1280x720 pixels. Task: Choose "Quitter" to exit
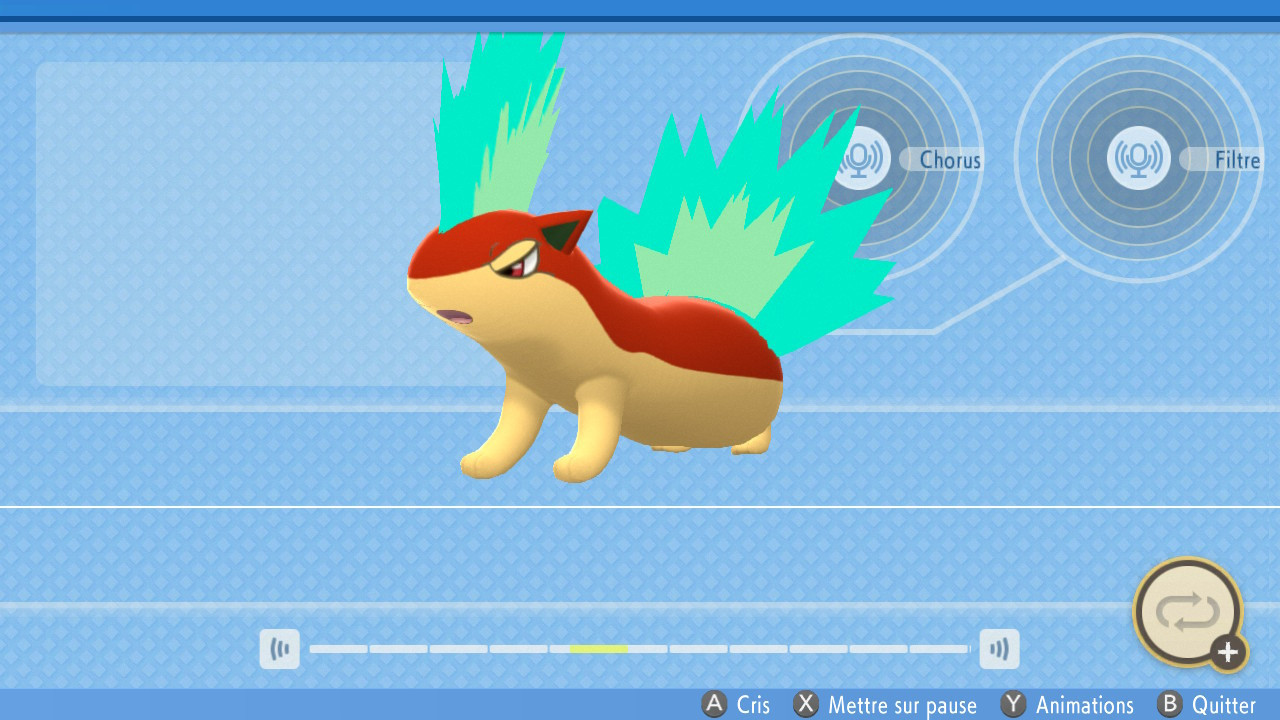(x=1225, y=705)
